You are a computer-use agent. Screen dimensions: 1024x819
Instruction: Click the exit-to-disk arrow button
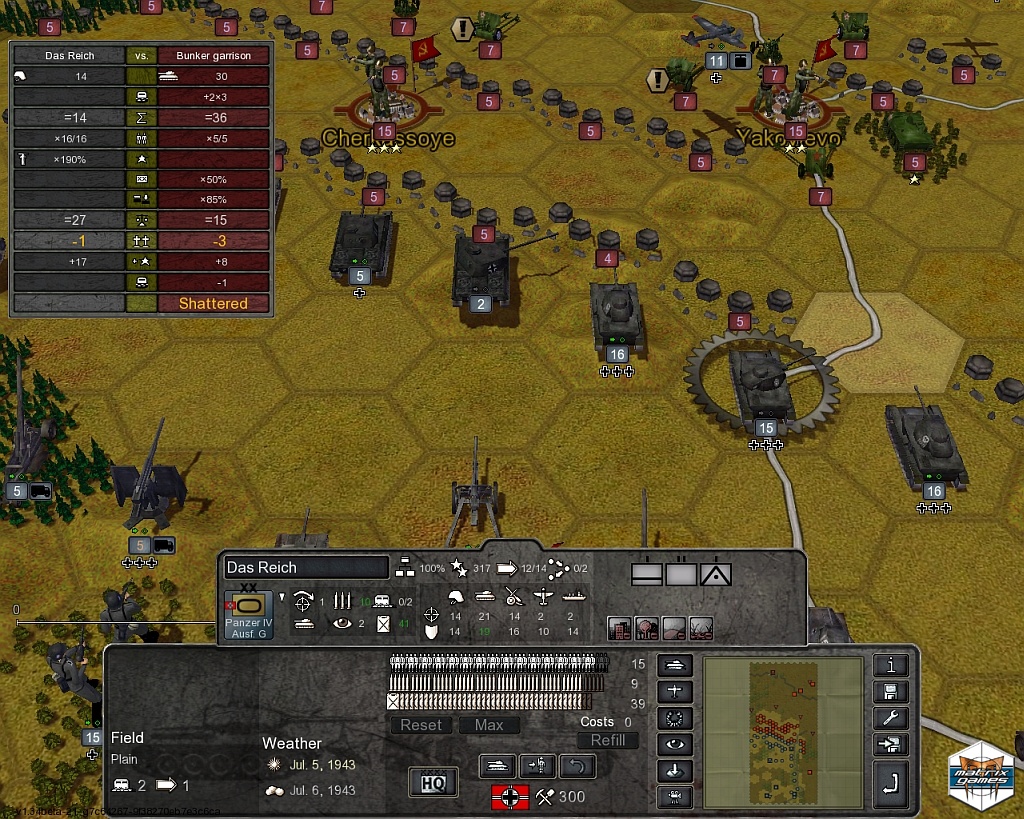[x=890, y=745]
